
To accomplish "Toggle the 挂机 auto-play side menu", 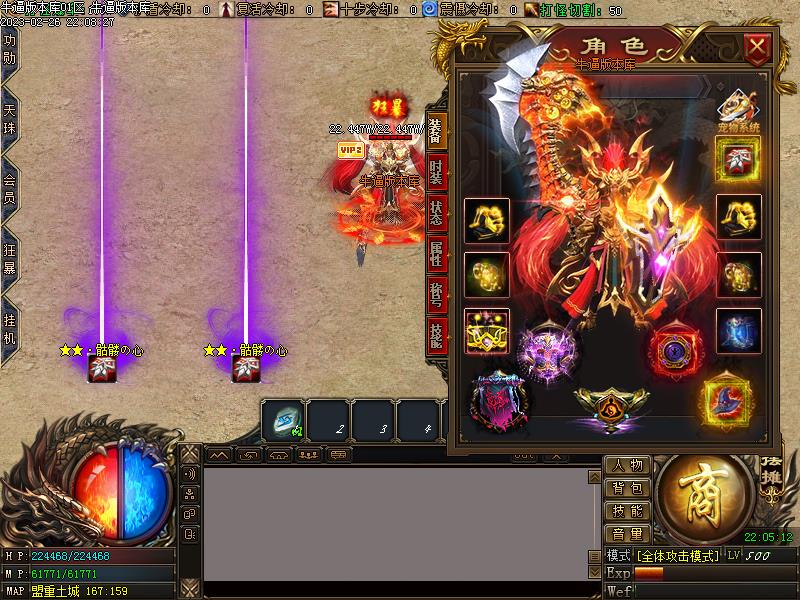I will click(x=10, y=328).
